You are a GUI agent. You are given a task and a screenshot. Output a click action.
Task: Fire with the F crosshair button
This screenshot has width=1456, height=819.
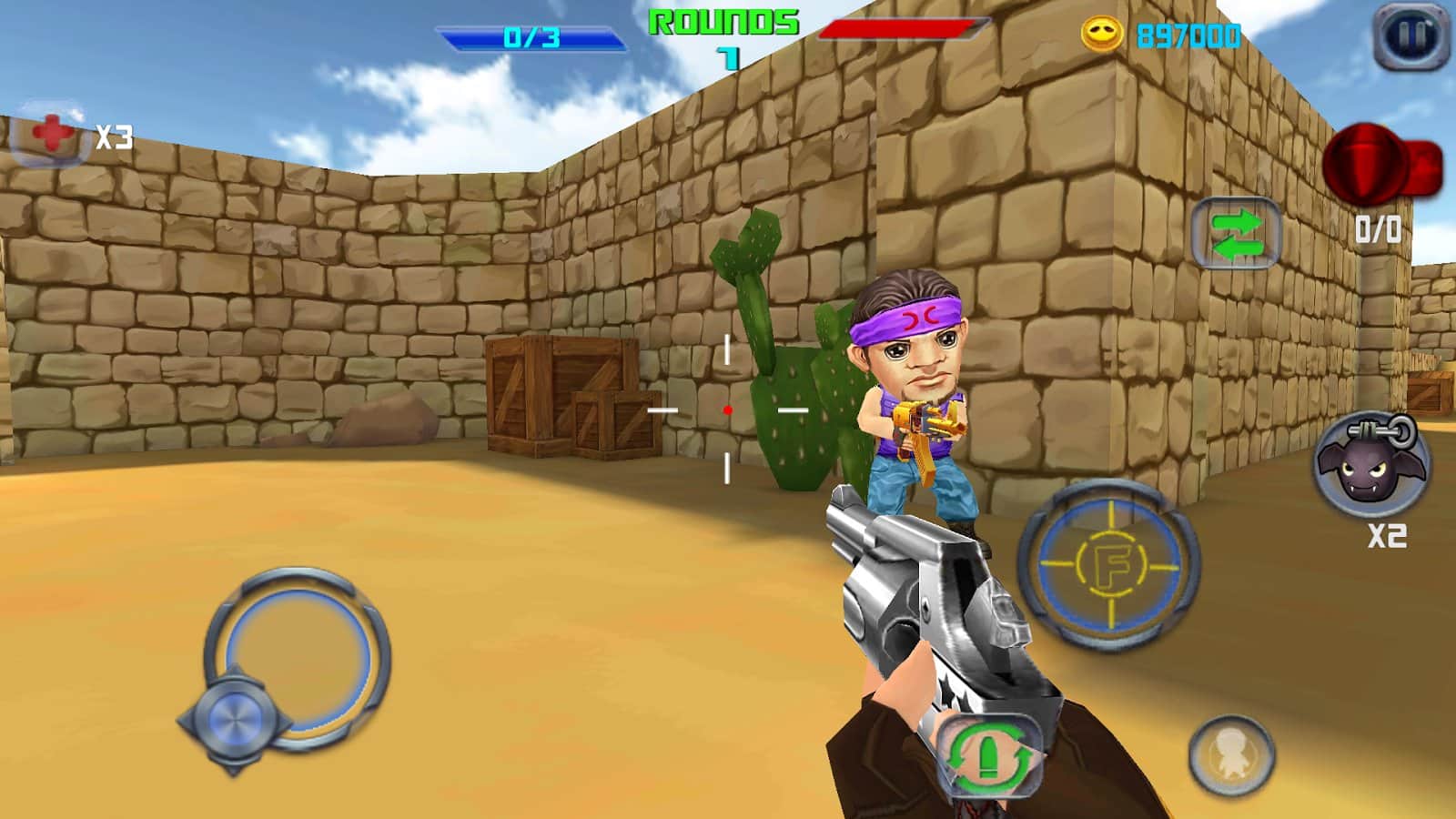pyautogui.click(x=1109, y=566)
